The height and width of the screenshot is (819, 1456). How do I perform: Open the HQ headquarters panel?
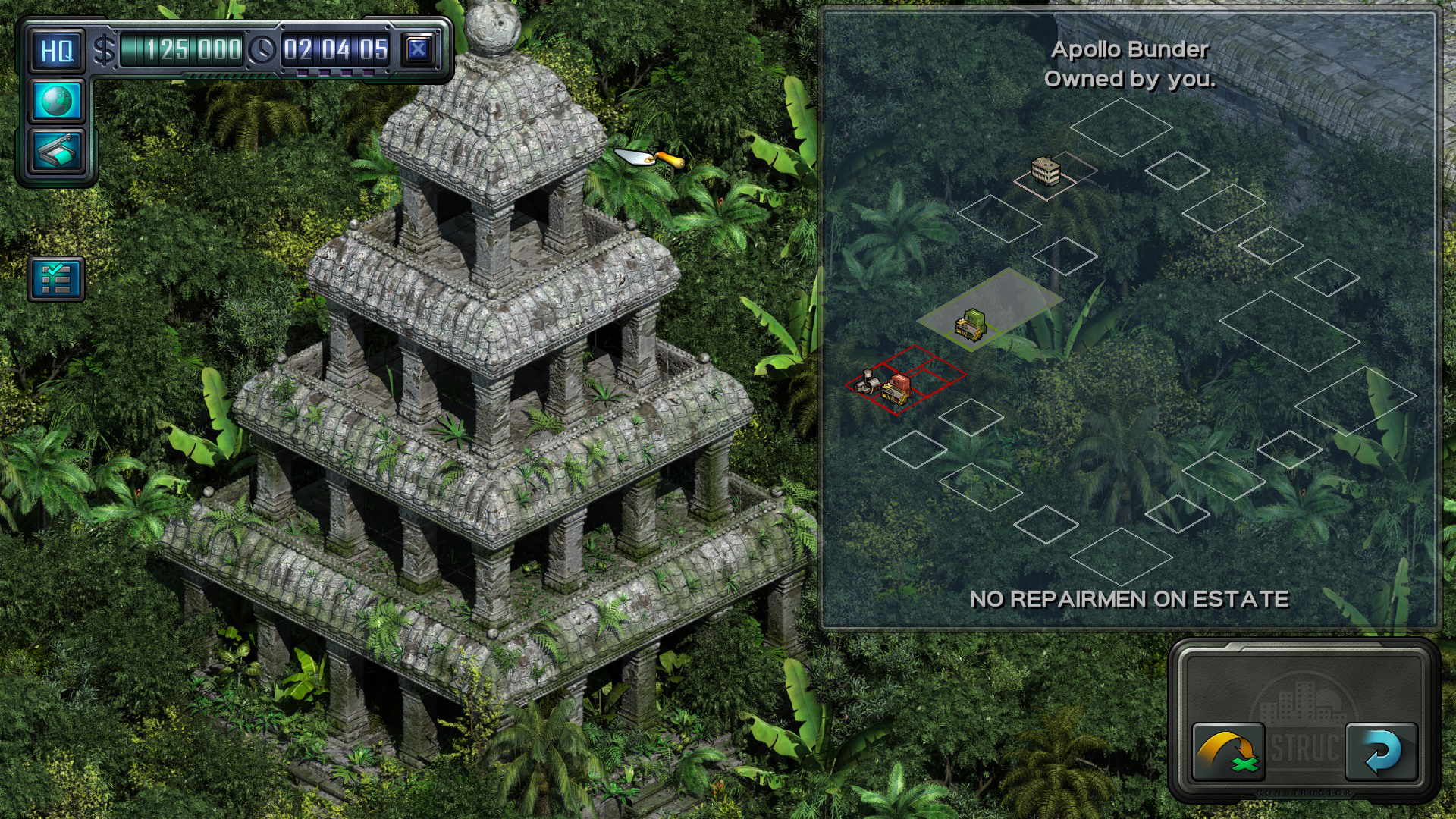point(56,49)
